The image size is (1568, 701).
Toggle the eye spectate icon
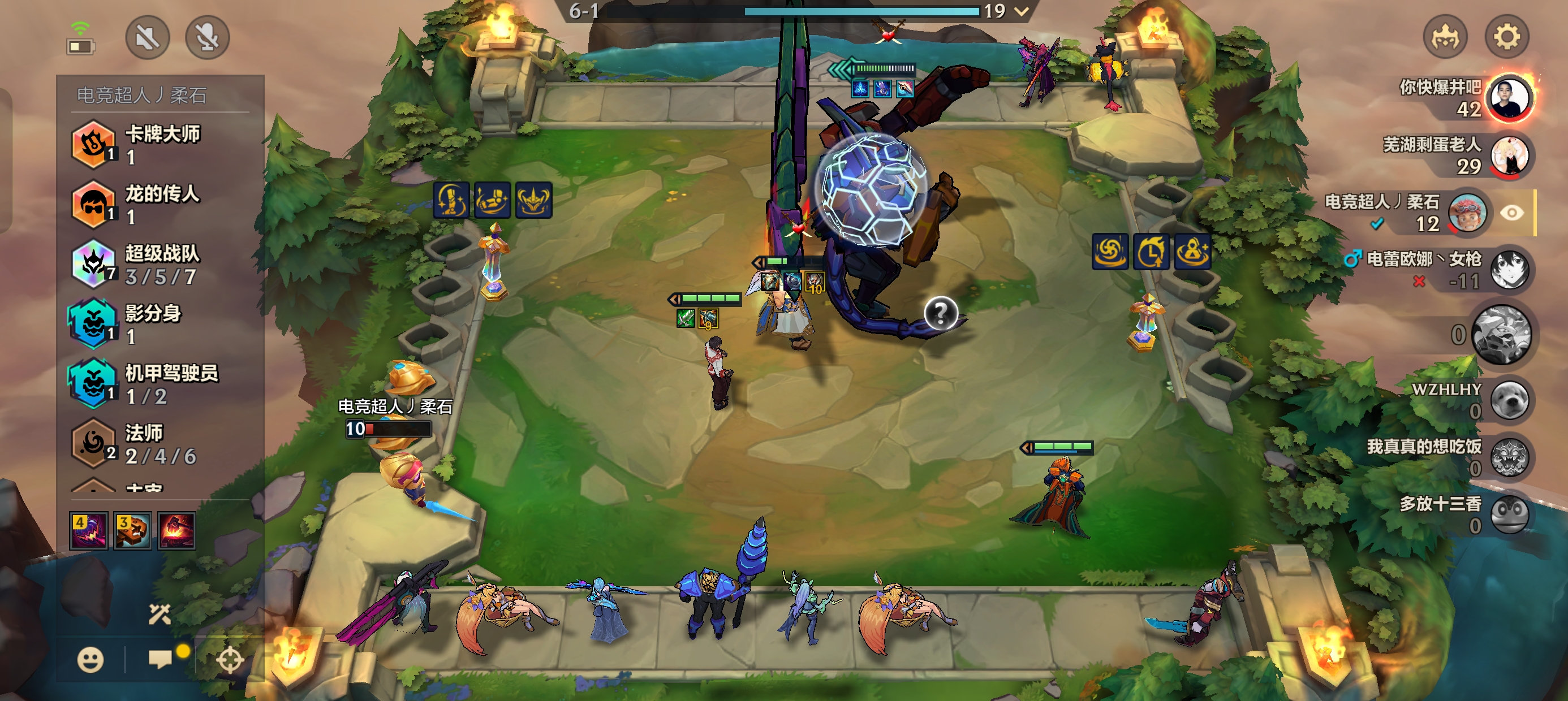point(1511,213)
